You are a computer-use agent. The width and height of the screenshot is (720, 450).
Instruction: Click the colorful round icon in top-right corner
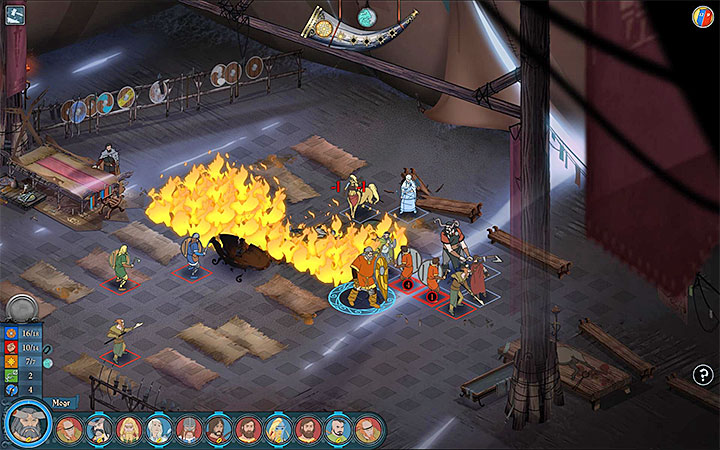pyautogui.click(x=703, y=16)
